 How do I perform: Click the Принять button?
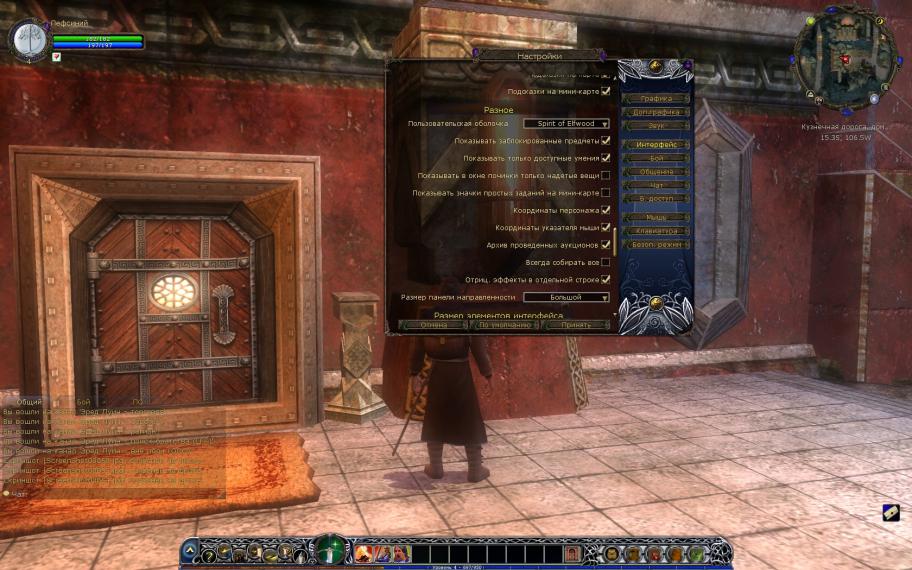click(x=576, y=325)
